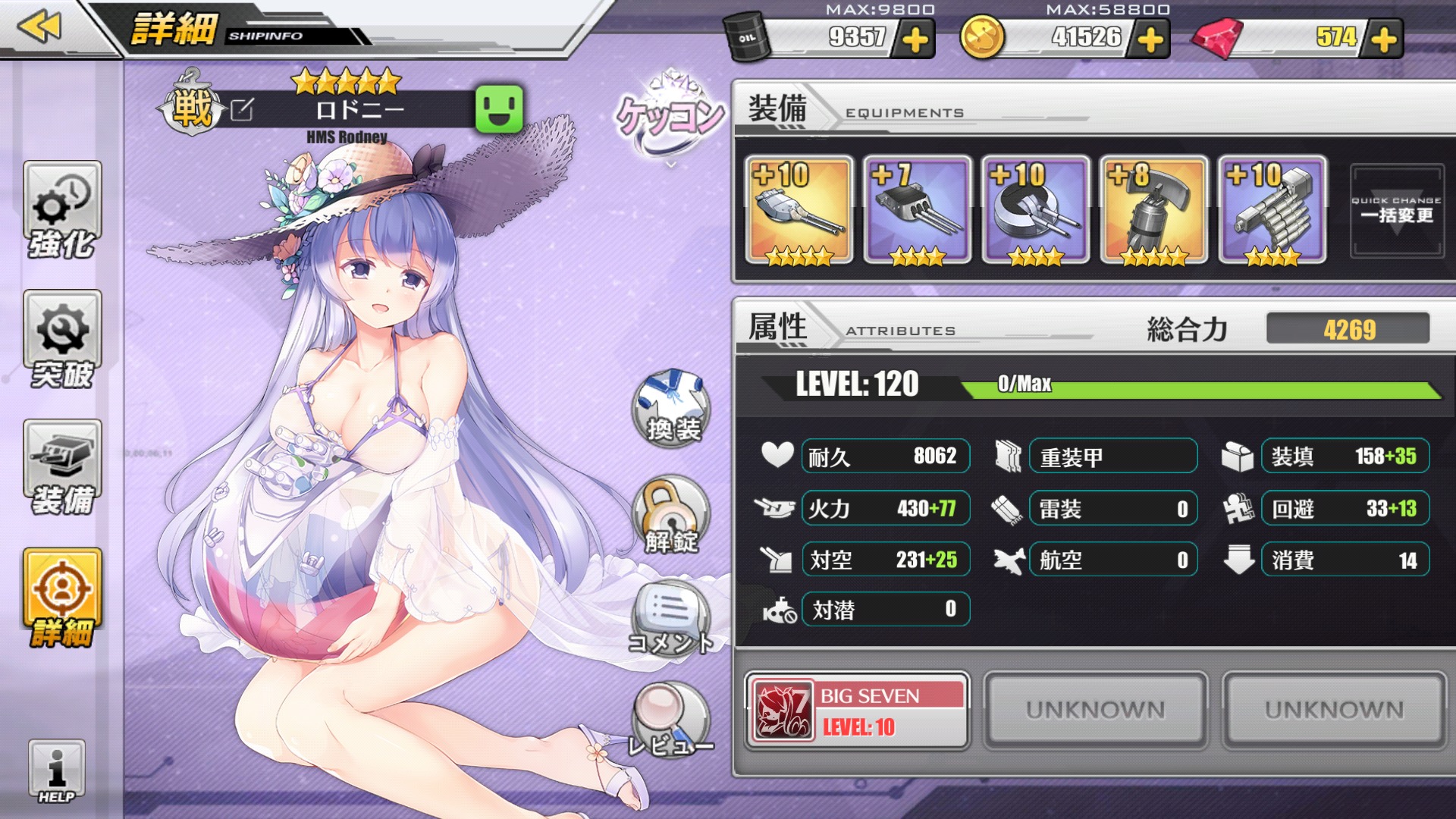Select the +10 main gun equipment slot
The height and width of the screenshot is (819, 1456).
(x=799, y=211)
